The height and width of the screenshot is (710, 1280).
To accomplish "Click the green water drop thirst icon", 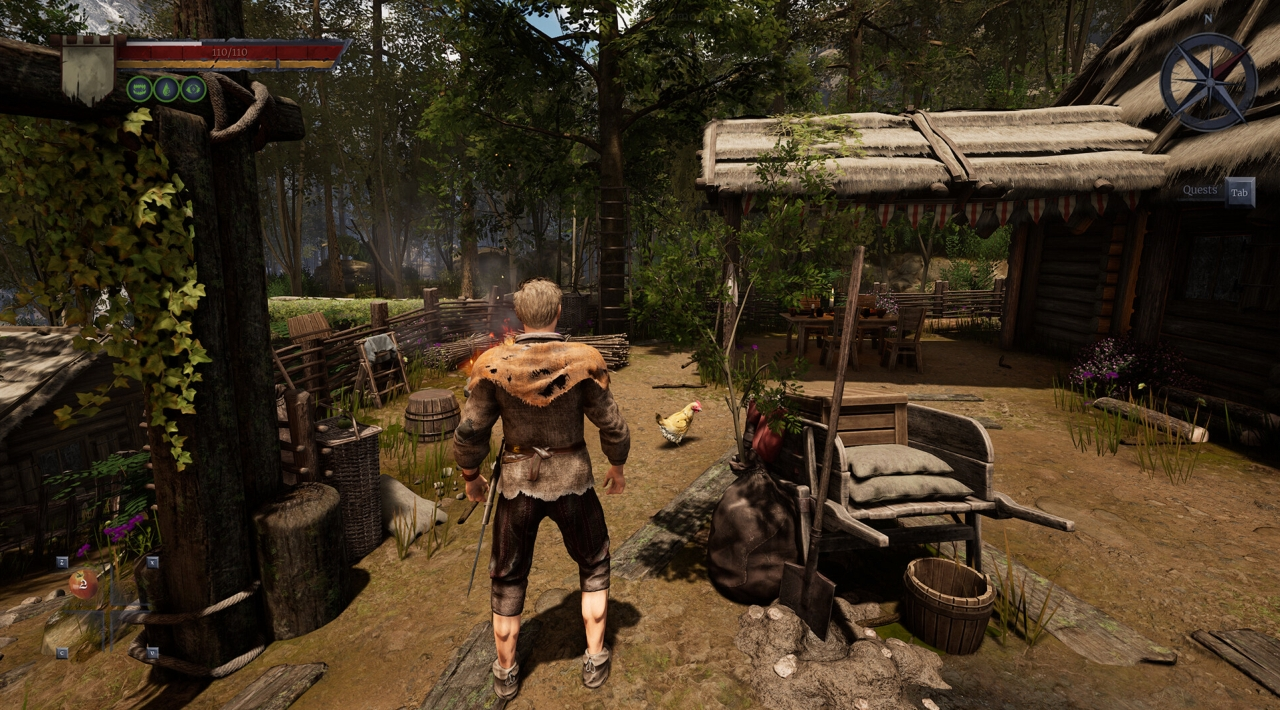I will pyautogui.click(x=166, y=89).
